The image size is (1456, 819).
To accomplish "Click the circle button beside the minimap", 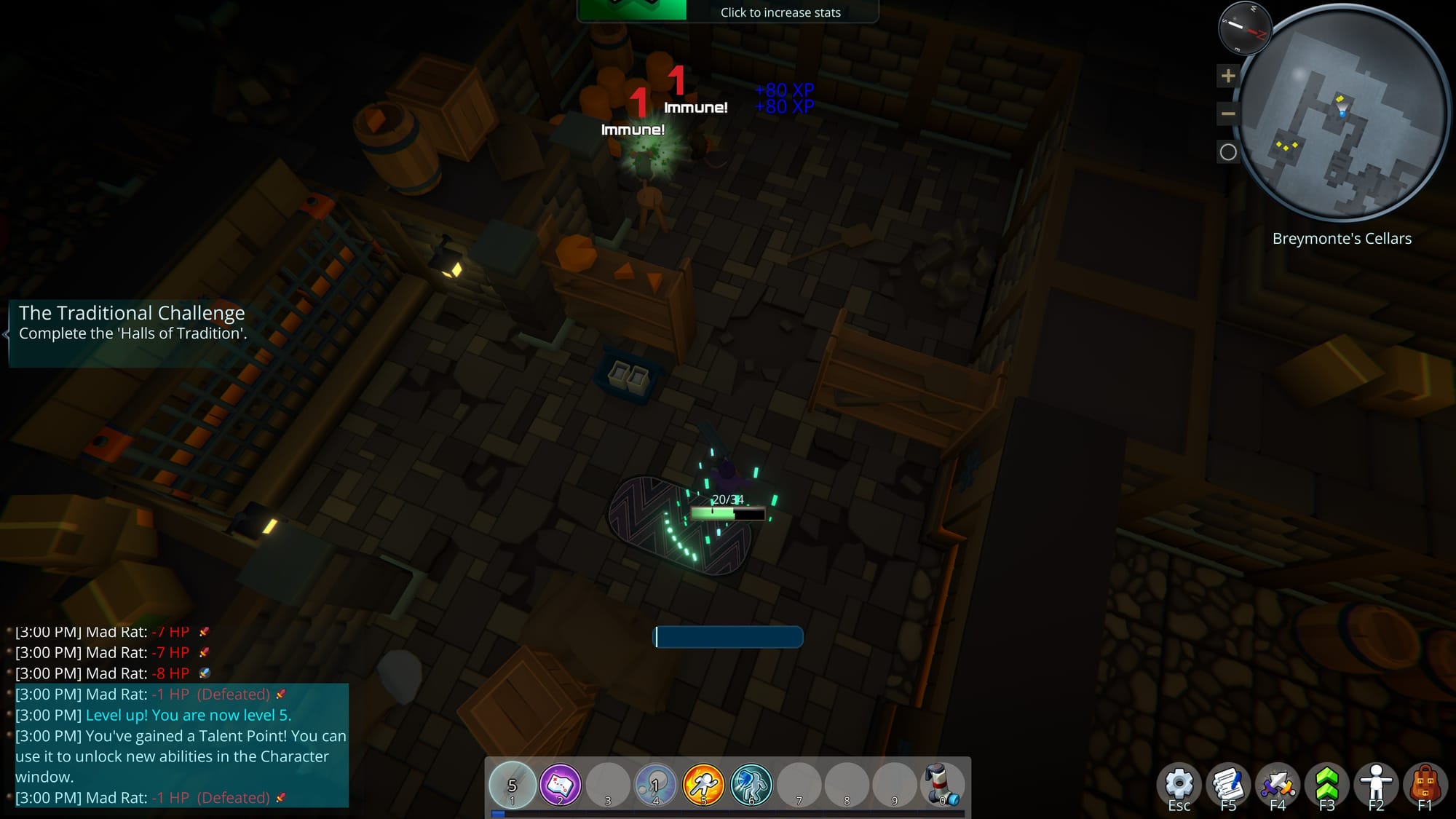I will (1228, 152).
